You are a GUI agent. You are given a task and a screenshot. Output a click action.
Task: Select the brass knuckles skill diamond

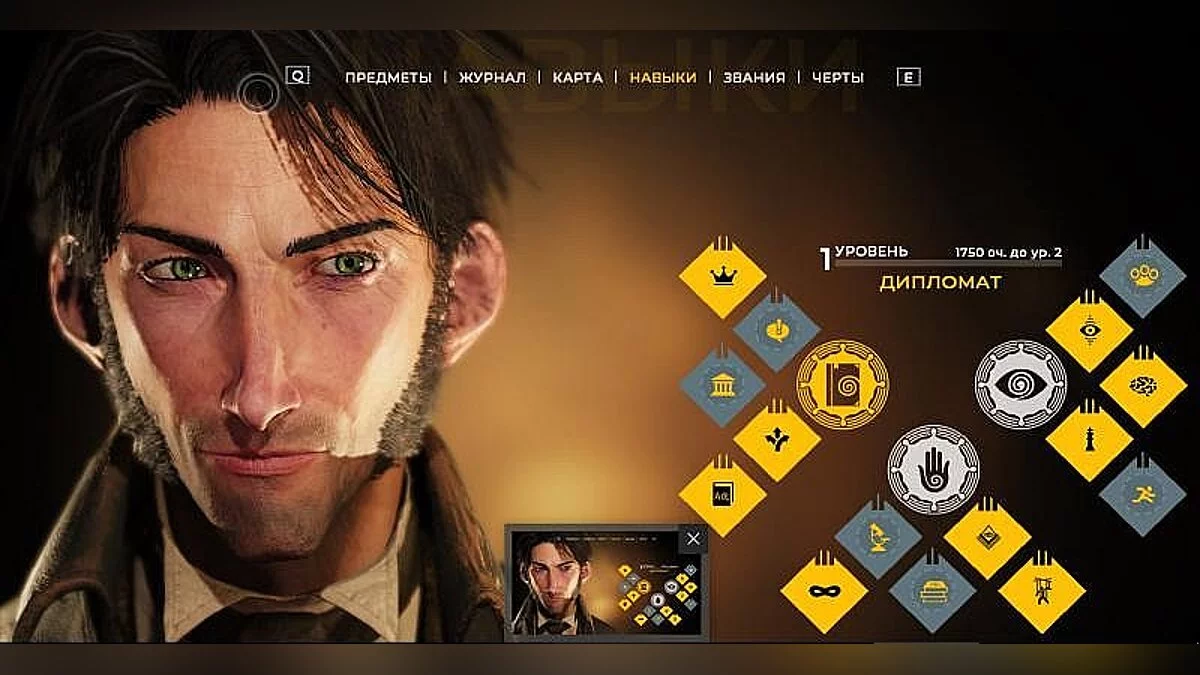point(1143,276)
